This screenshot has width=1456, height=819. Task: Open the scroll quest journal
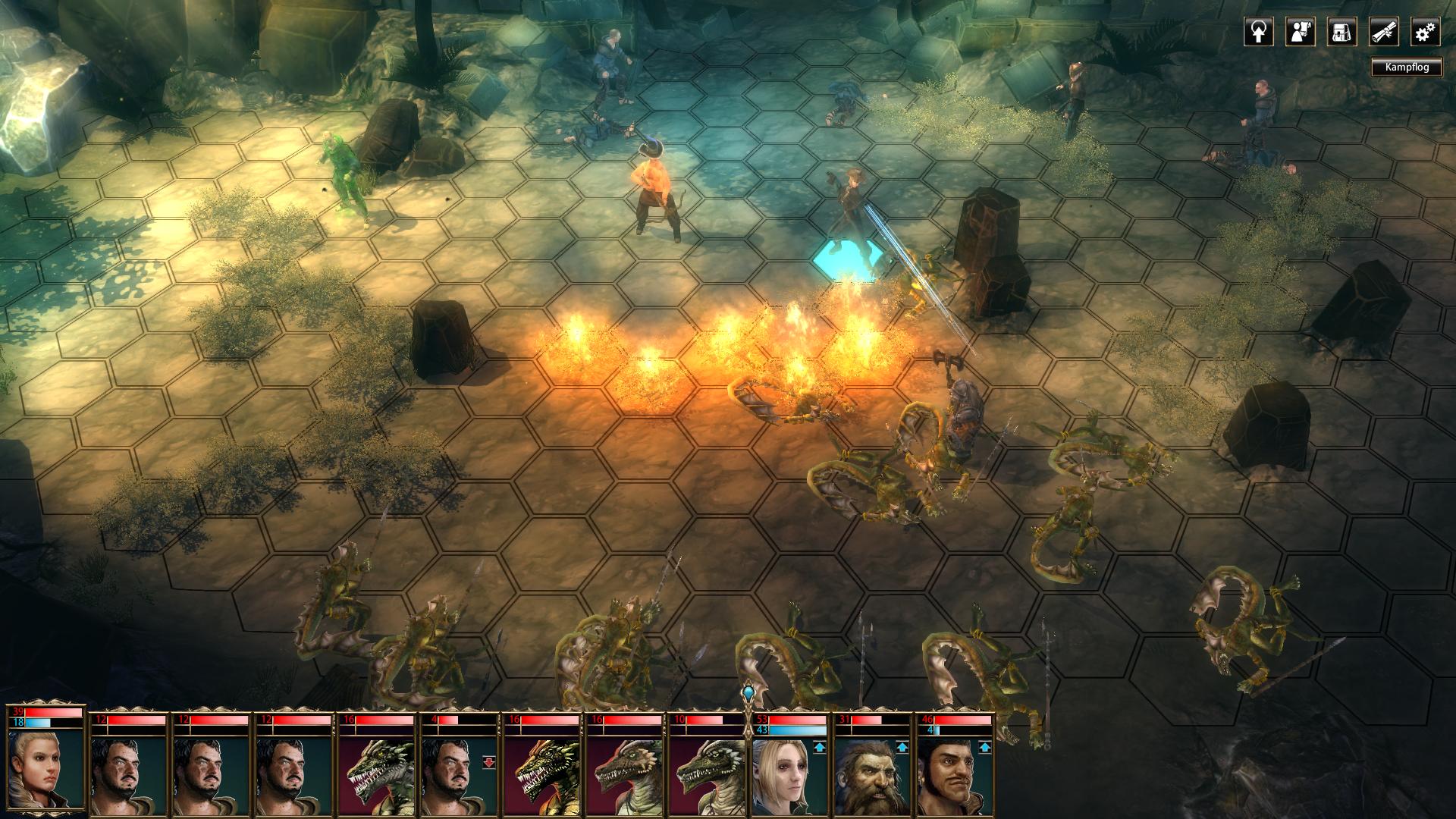pos(1383,33)
